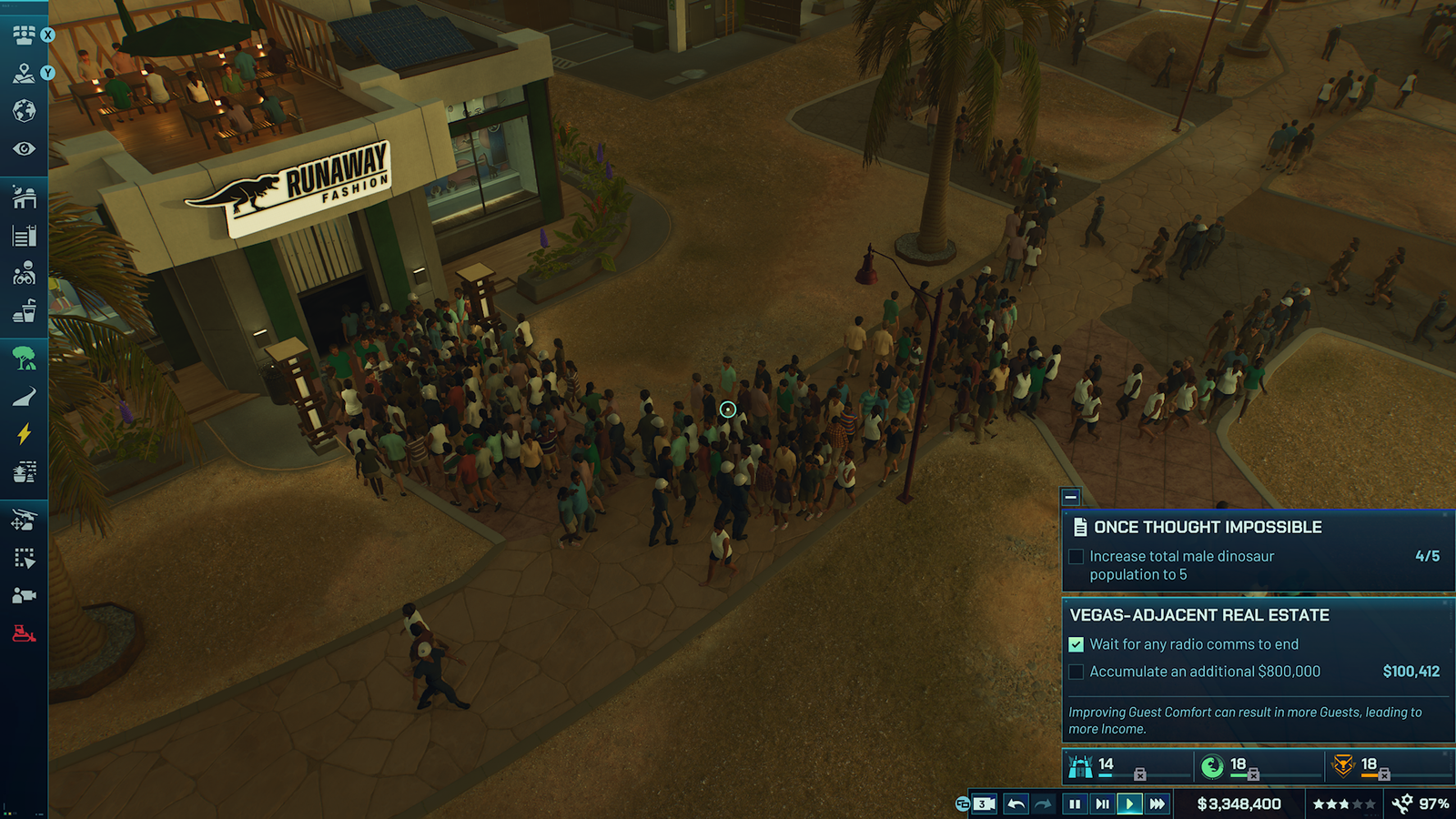This screenshot has height=819, width=1456.
Task: Open the guest attractions menu
Action: click(x=24, y=273)
